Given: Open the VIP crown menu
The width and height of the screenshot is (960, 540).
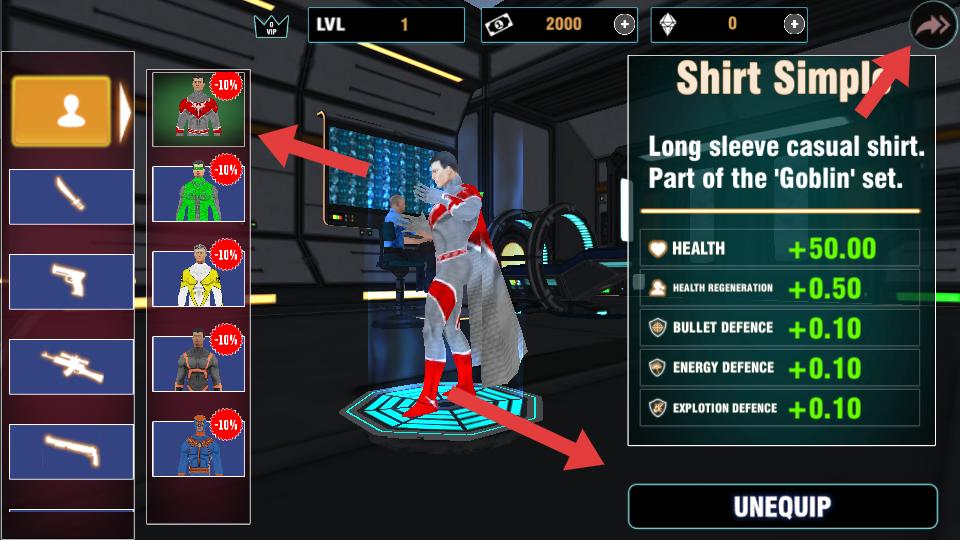Looking at the screenshot, I should [266, 26].
